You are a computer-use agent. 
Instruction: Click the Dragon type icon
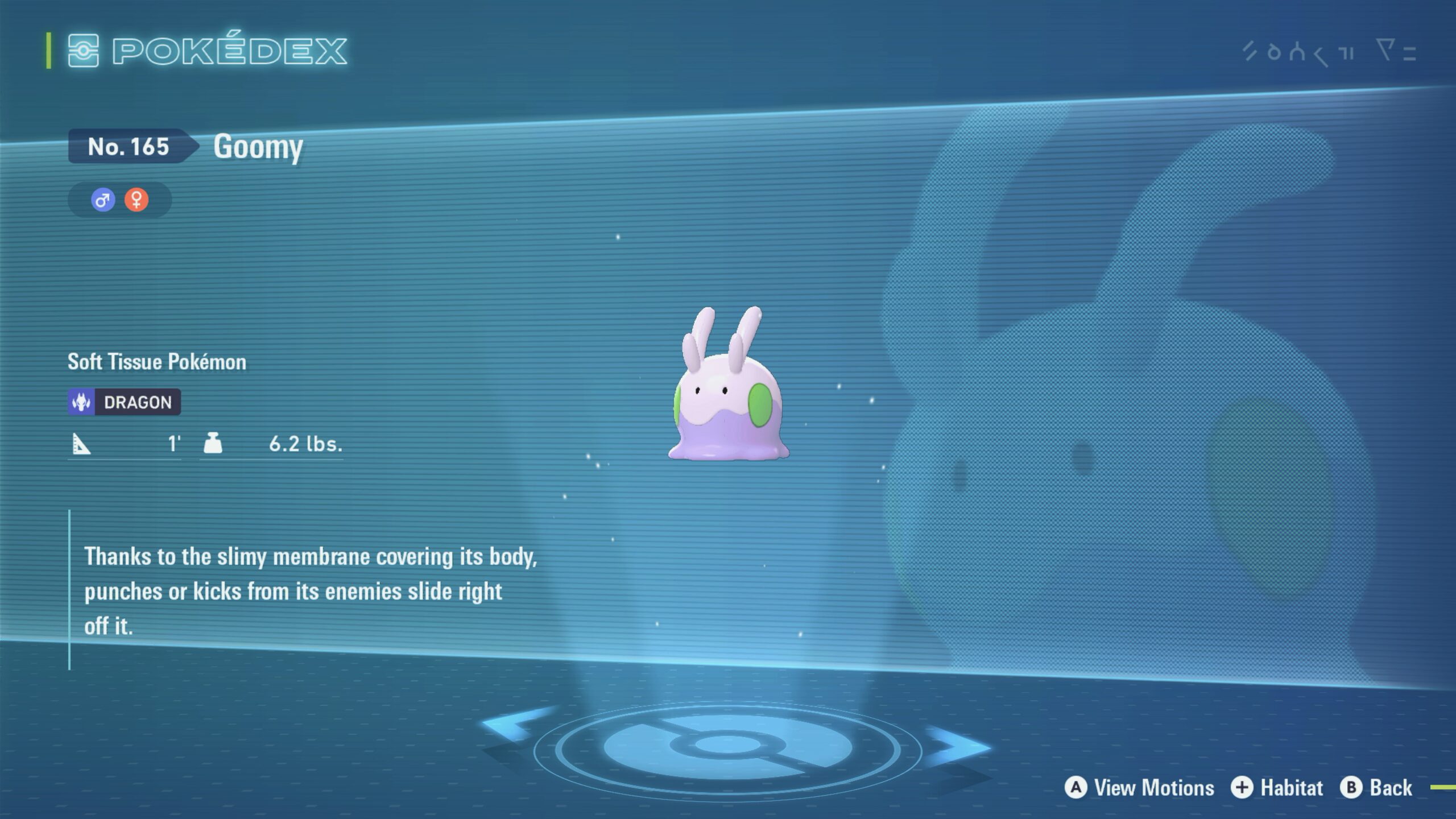pyautogui.click(x=81, y=402)
